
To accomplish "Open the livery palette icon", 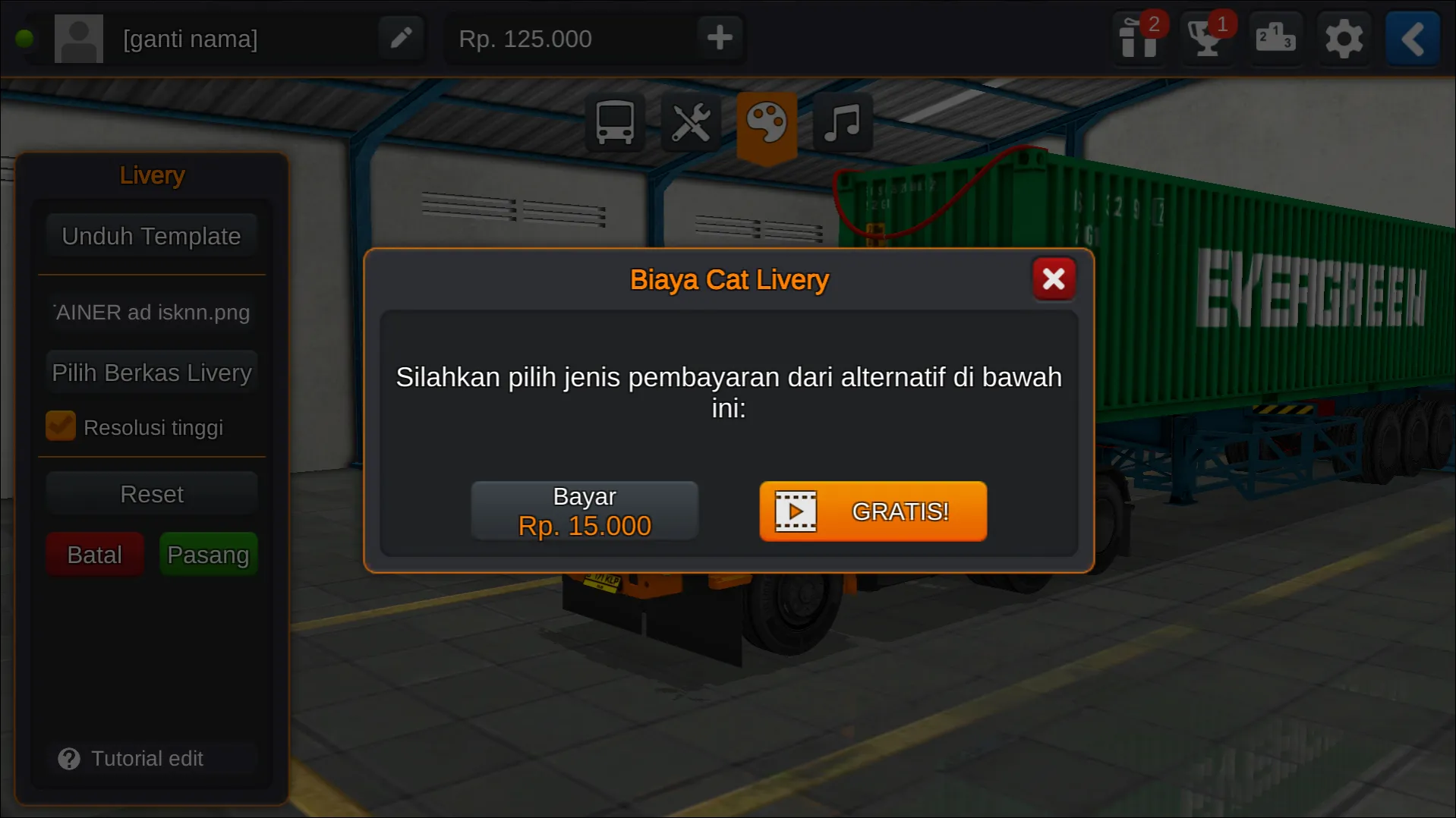I will point(767,121).
